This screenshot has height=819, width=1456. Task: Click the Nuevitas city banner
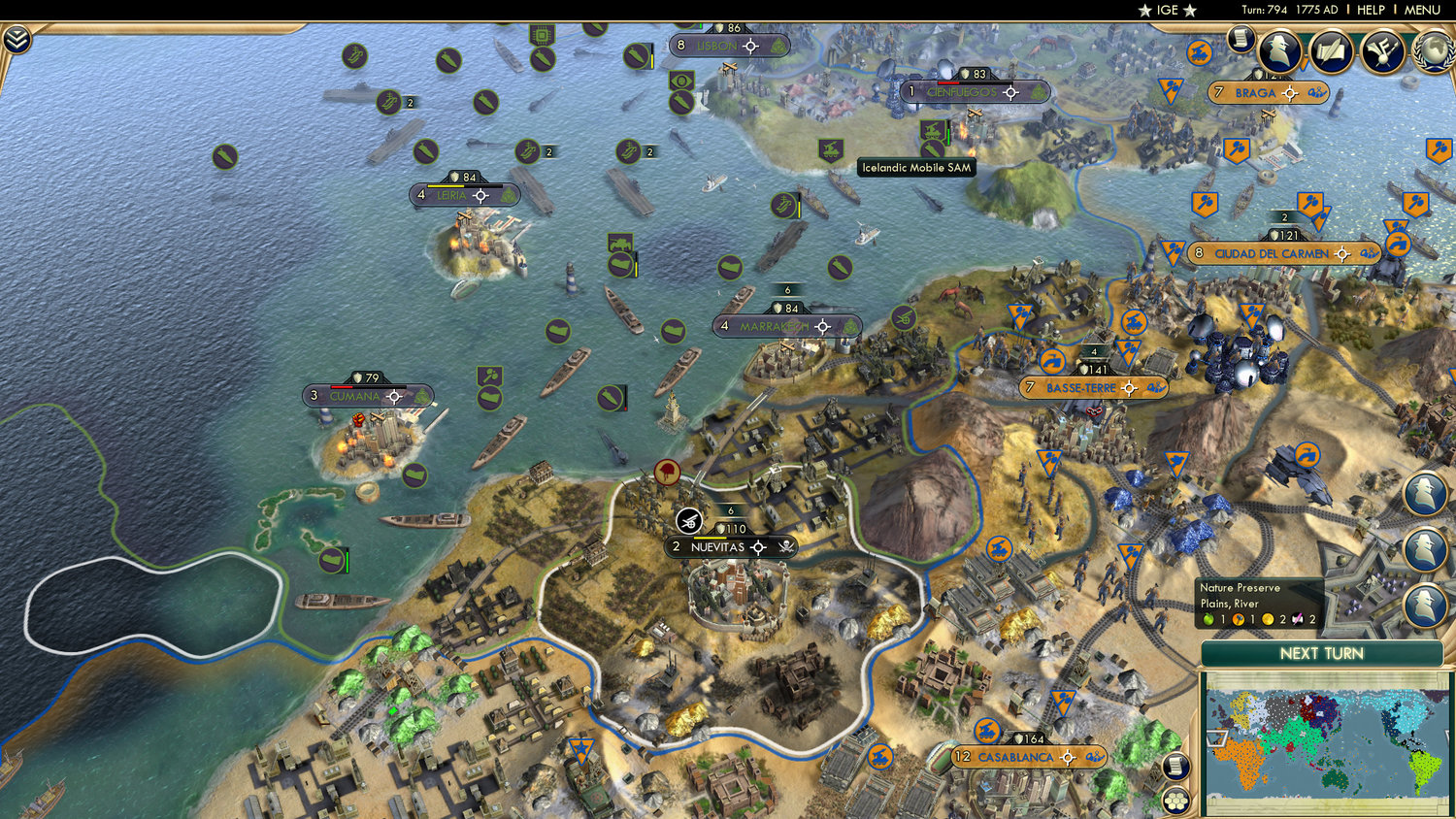(x=716, y=546)
